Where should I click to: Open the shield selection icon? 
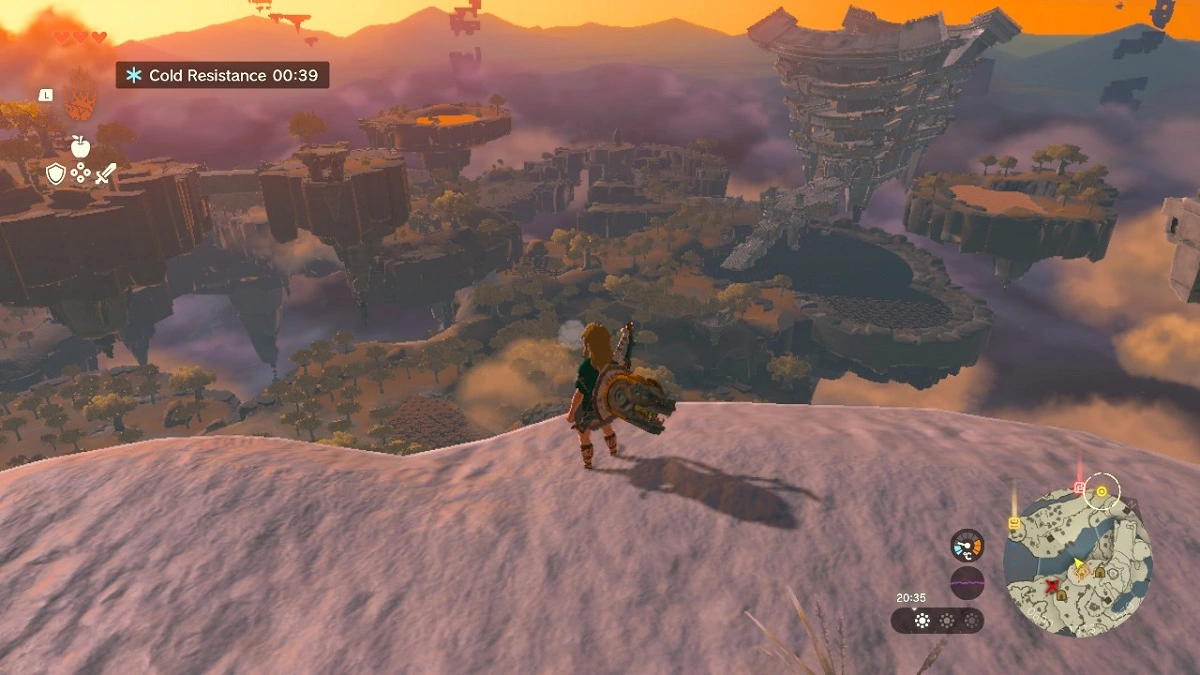56,174
